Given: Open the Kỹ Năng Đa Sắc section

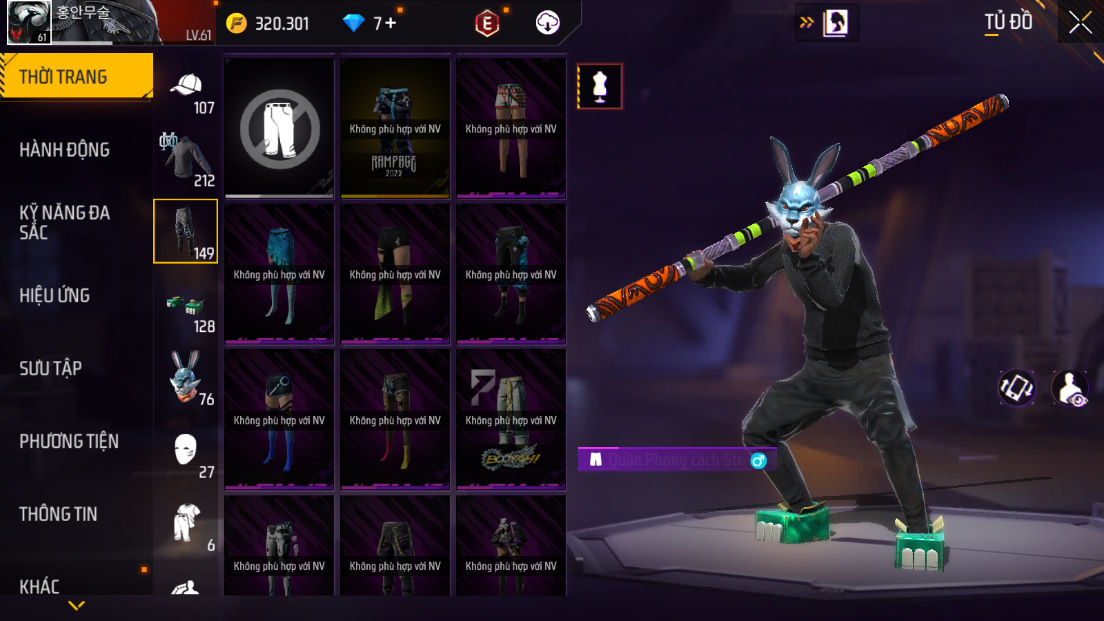Looking at the screenshot, I should (x=65, y=222).
